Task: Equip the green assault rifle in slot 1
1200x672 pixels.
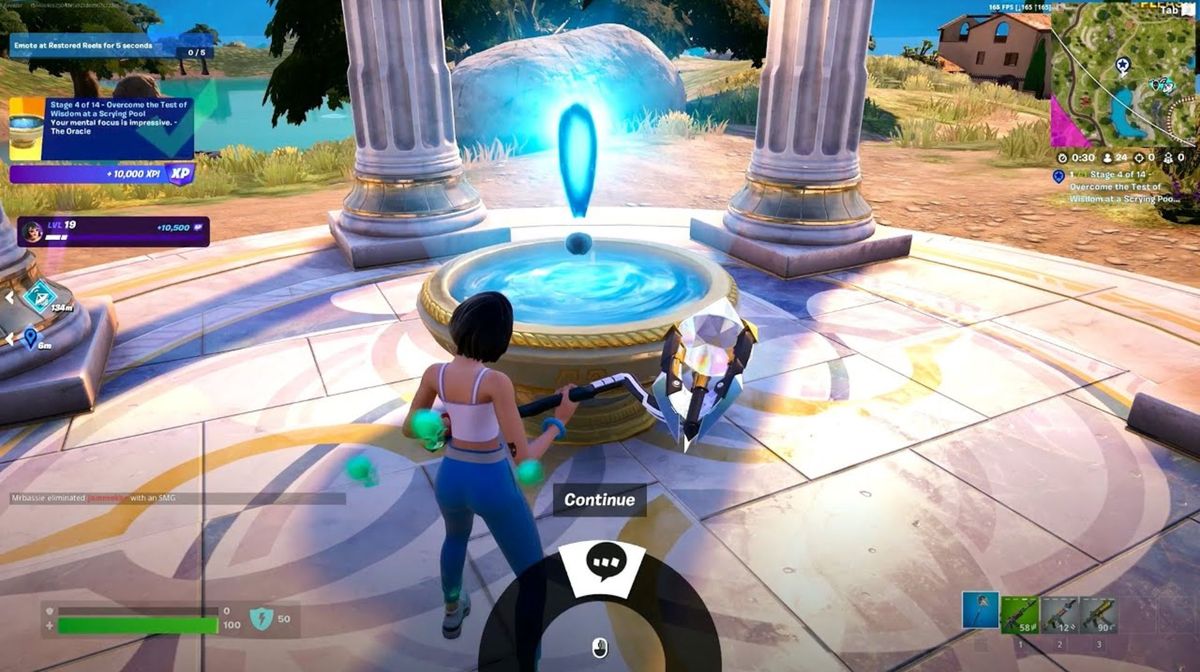Action: click(1019, 613)
